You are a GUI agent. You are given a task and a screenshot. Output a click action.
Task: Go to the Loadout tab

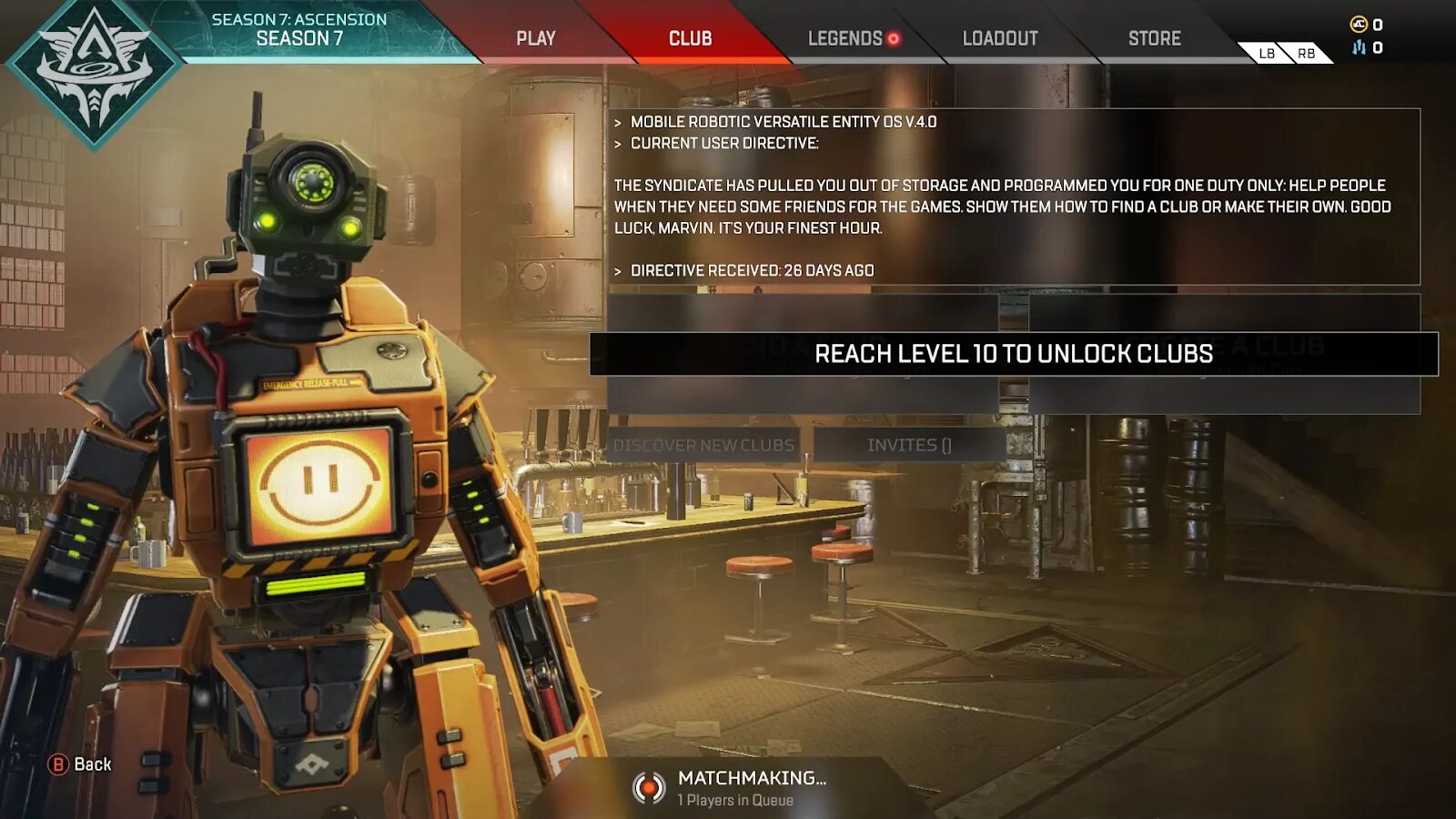pos(1000,38)
